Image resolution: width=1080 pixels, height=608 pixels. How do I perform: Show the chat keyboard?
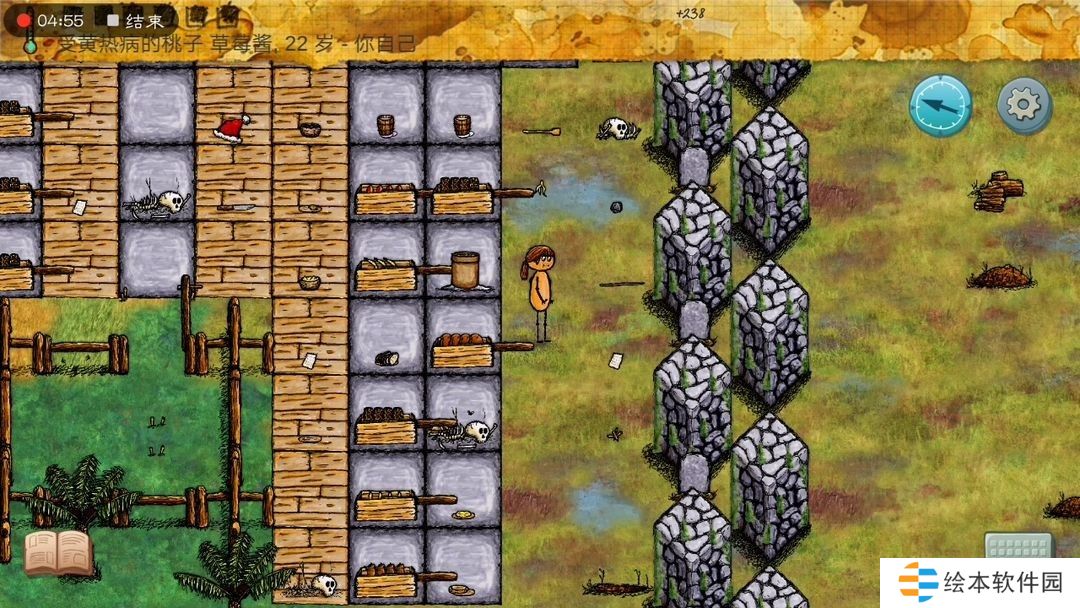click(x=1018, y=546)
